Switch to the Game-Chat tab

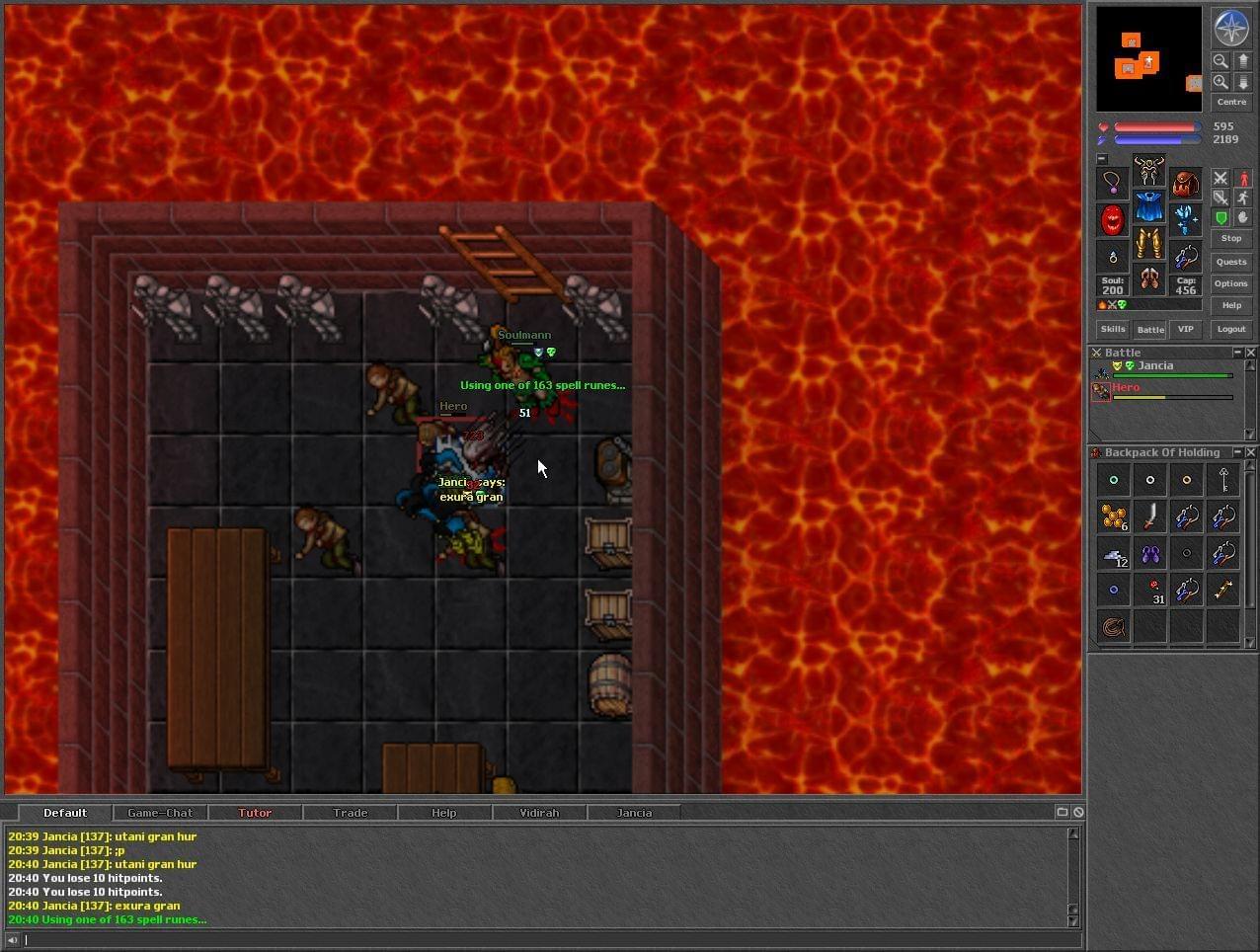coord(160,813)
